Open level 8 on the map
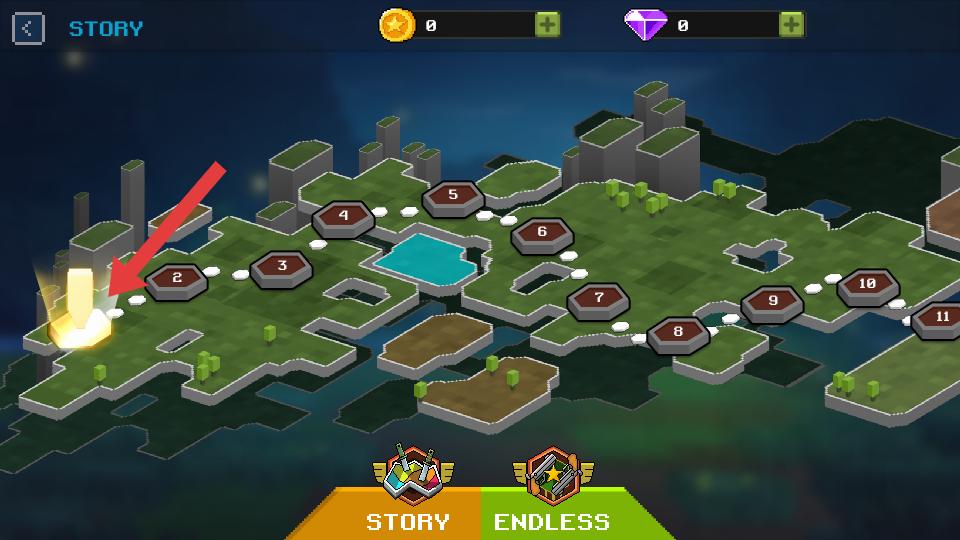960x540 pixels. click(x=678, y=332)
